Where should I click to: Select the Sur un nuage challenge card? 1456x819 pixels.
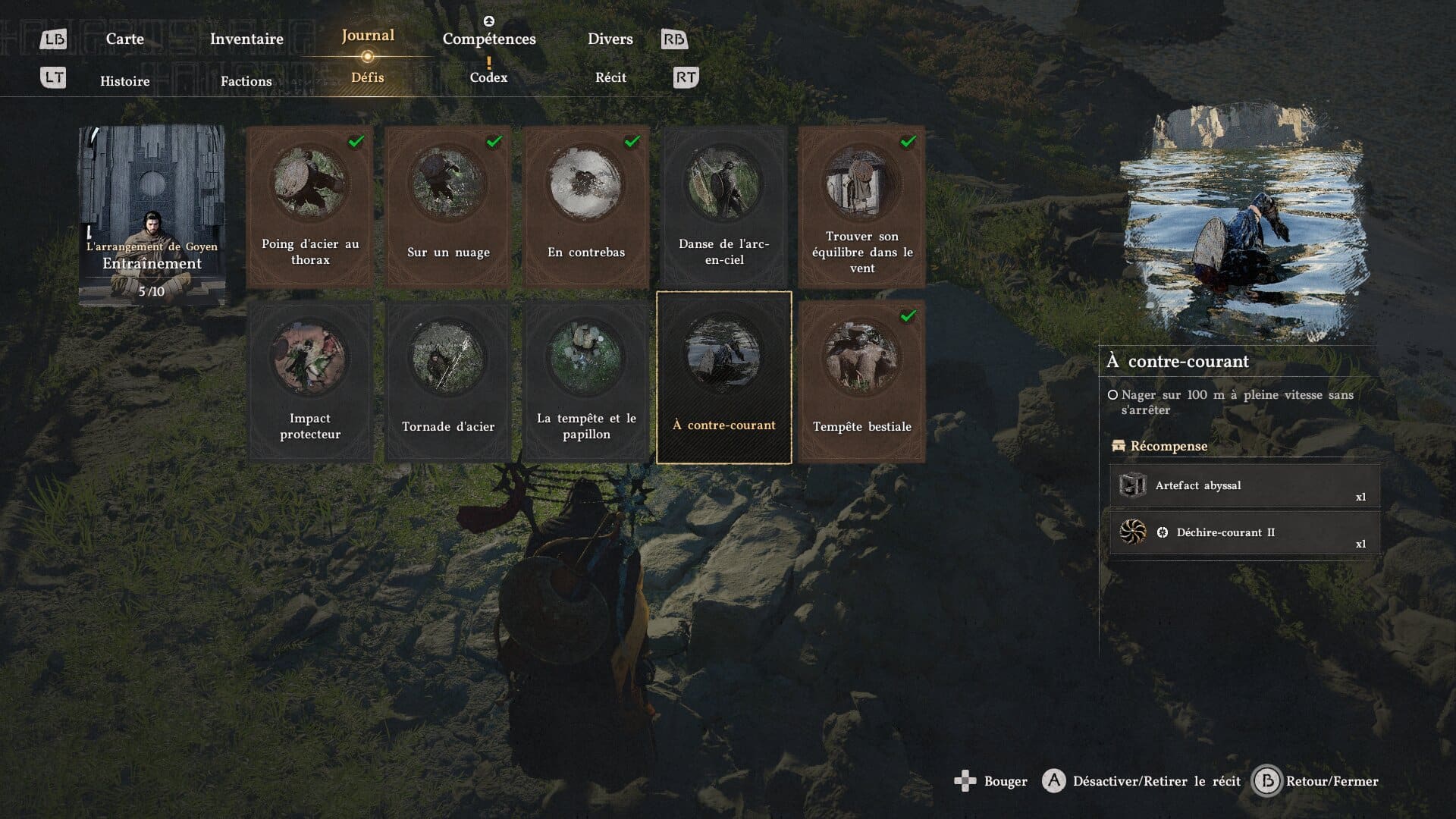[447, 206]
